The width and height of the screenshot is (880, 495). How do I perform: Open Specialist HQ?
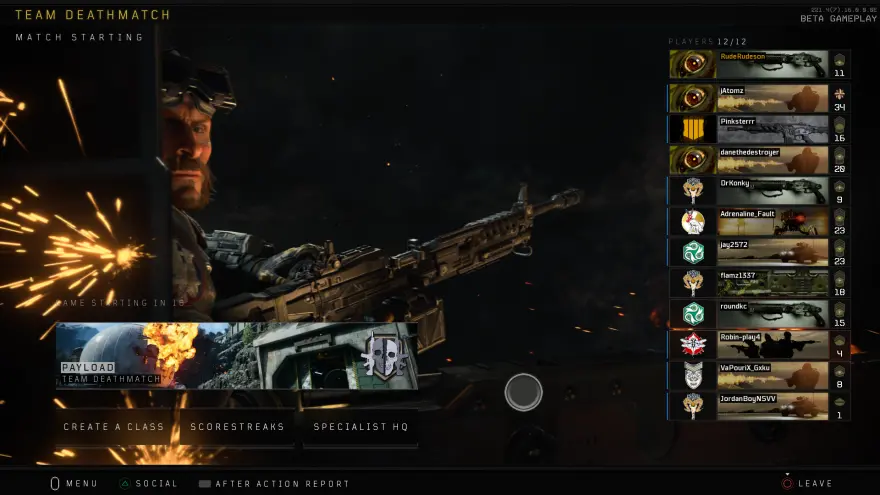(x=361, y=427)
